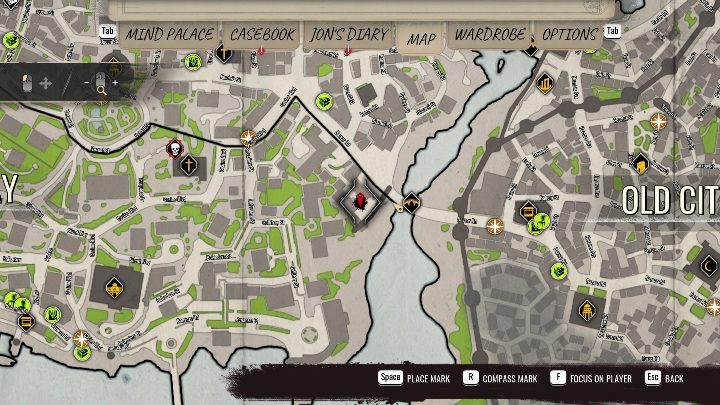The image size is (720, 405).
Task: Select the Map tab
Action: (x=421, y=39)
